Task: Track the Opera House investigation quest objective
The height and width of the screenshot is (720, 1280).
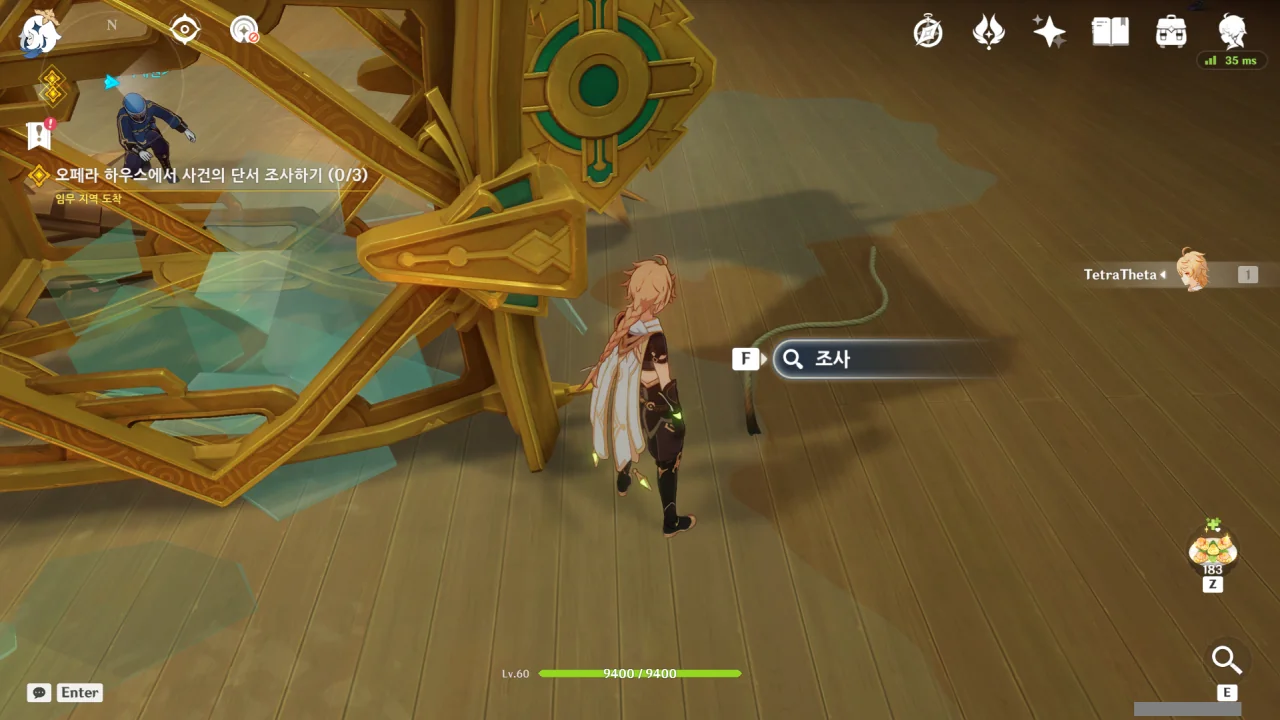Action: click(210, 175)
